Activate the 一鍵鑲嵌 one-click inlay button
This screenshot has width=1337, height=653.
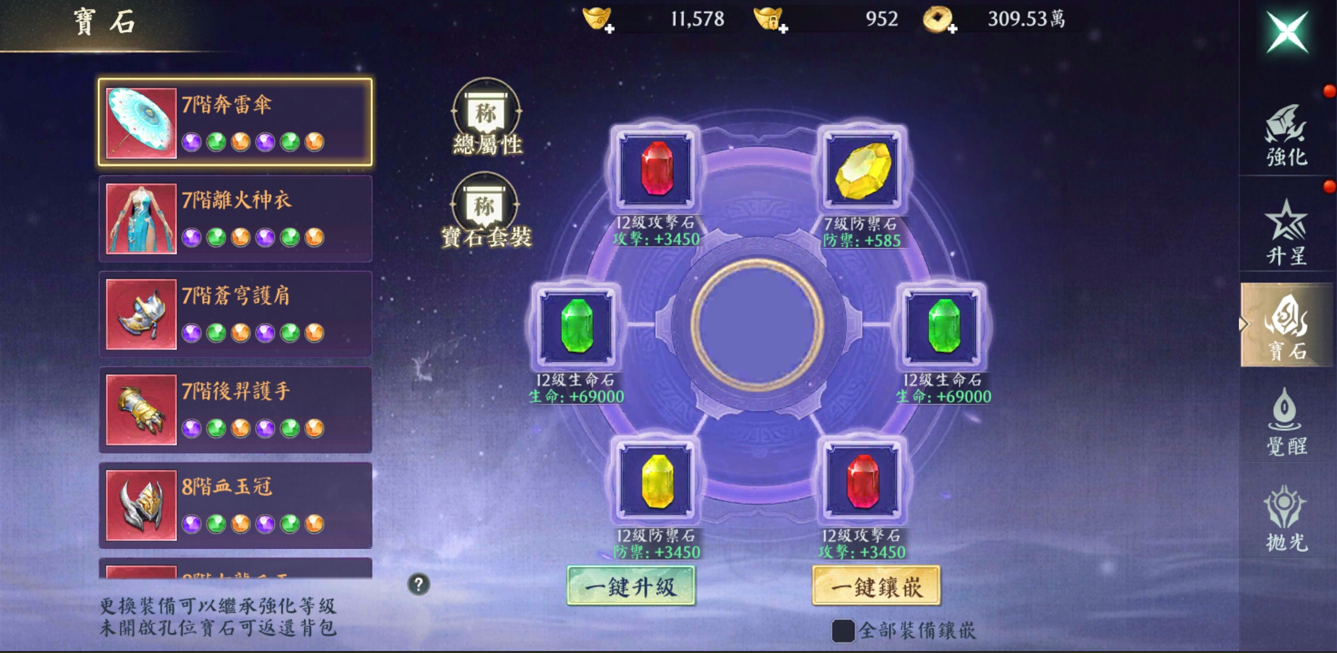point(876,586)
